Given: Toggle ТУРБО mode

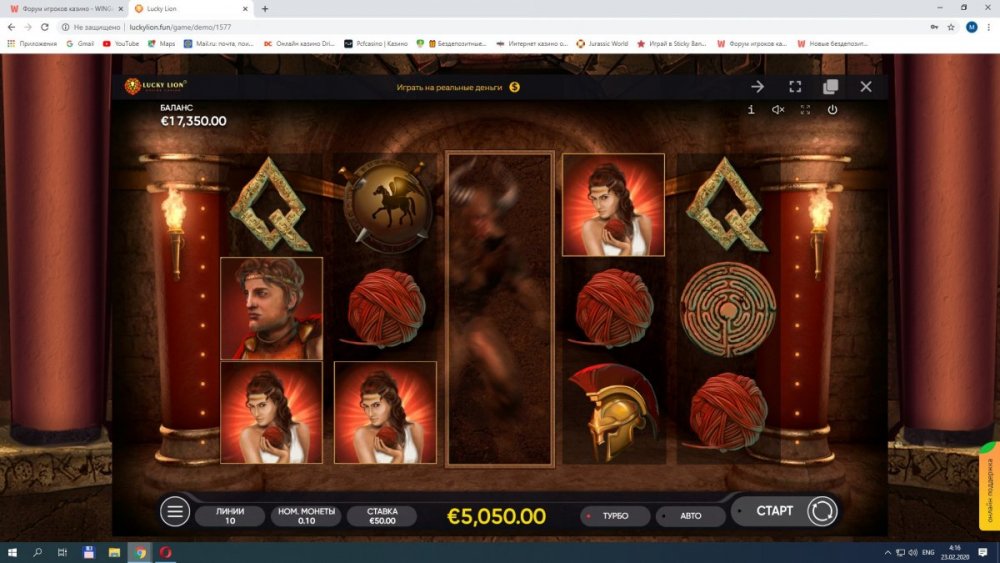Looking at the screenshot, I should point(614,516).
